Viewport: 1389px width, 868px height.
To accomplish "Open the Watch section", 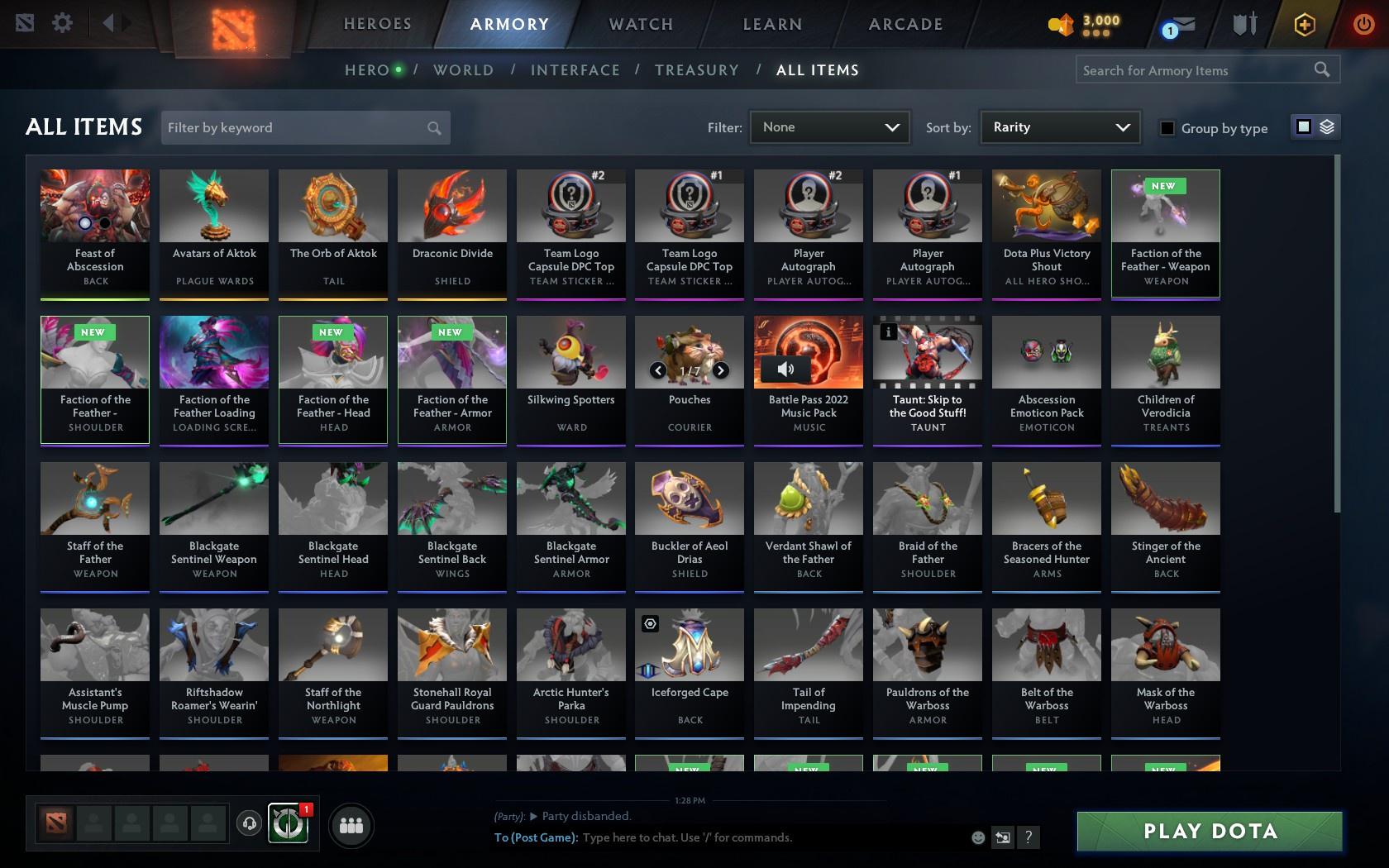I will click(639, 24).
